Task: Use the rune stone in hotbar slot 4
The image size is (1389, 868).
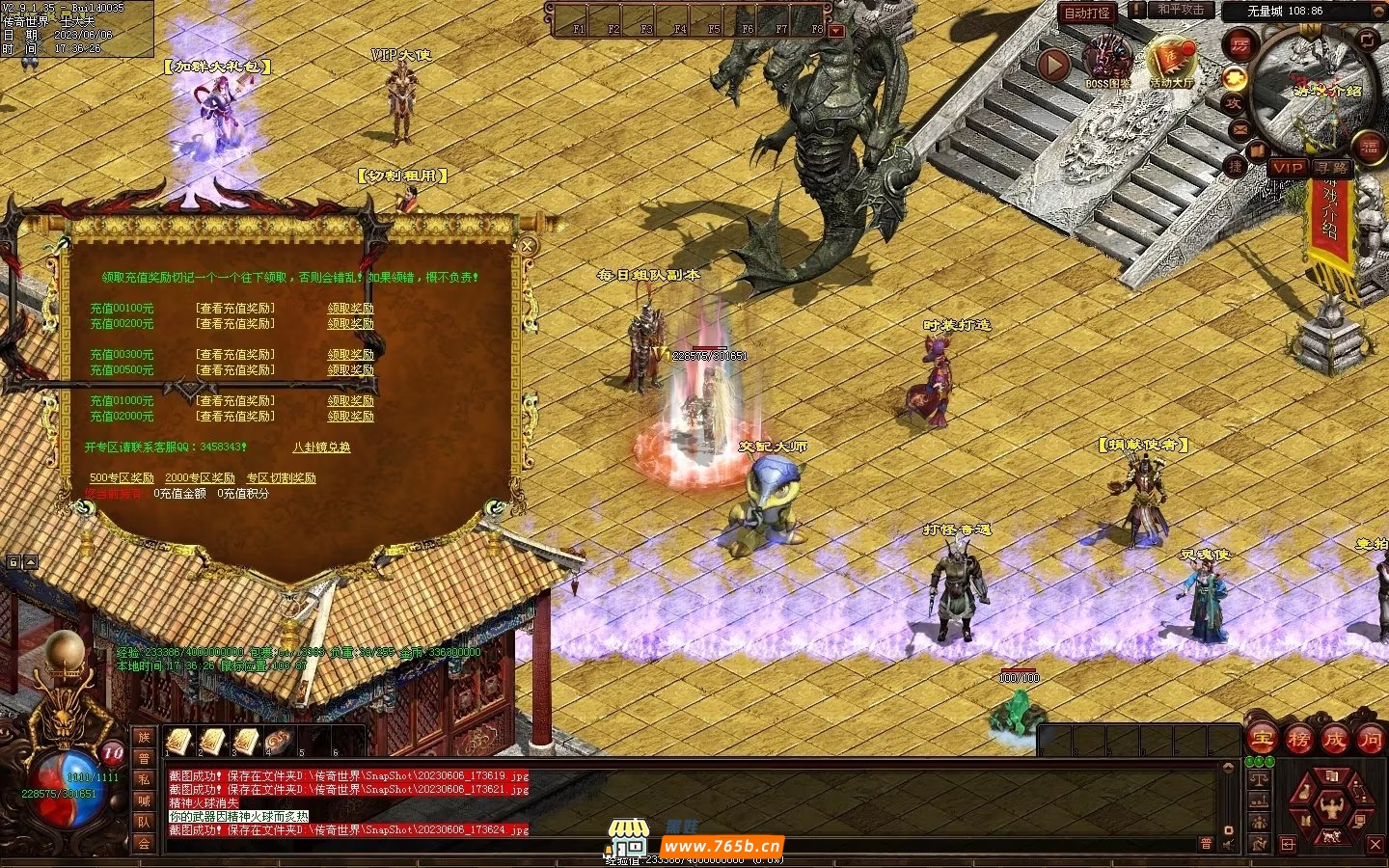Action: (x=278, y=741)
